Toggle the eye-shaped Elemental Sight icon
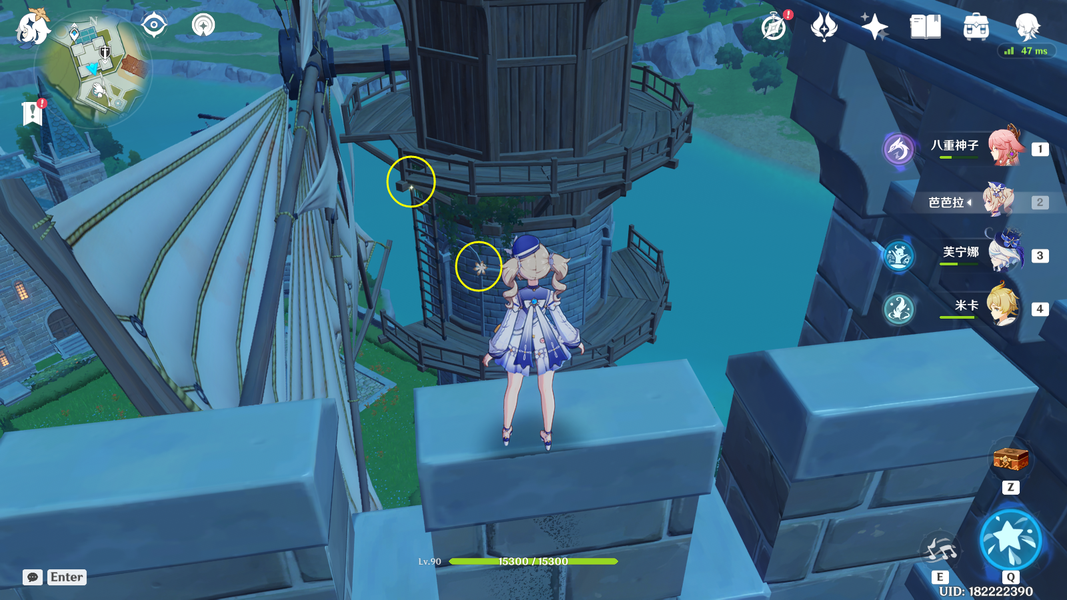This screenshot has height=600, width=1067. coord(154,25)
